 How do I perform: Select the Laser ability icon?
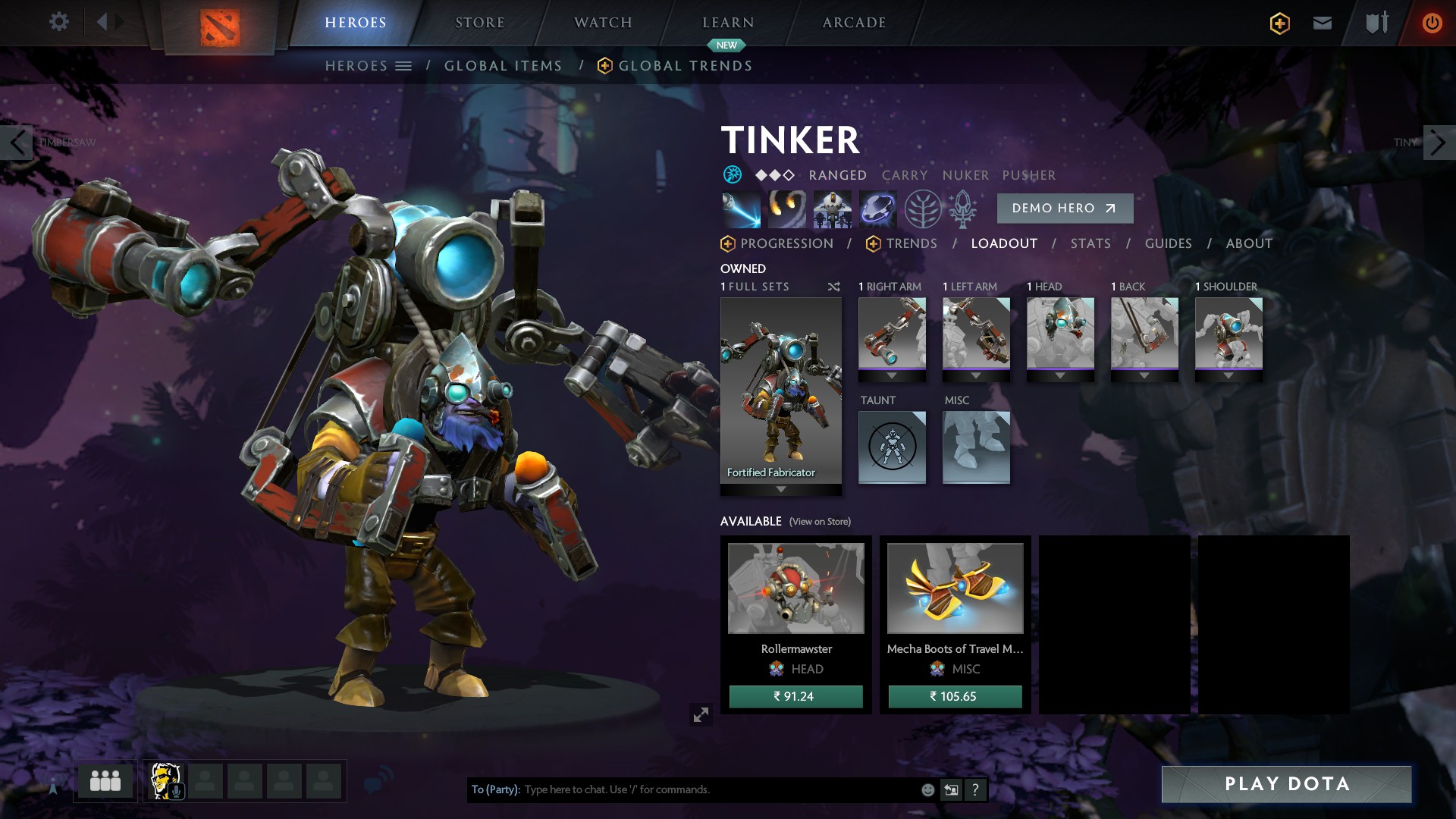pos(739,209)
